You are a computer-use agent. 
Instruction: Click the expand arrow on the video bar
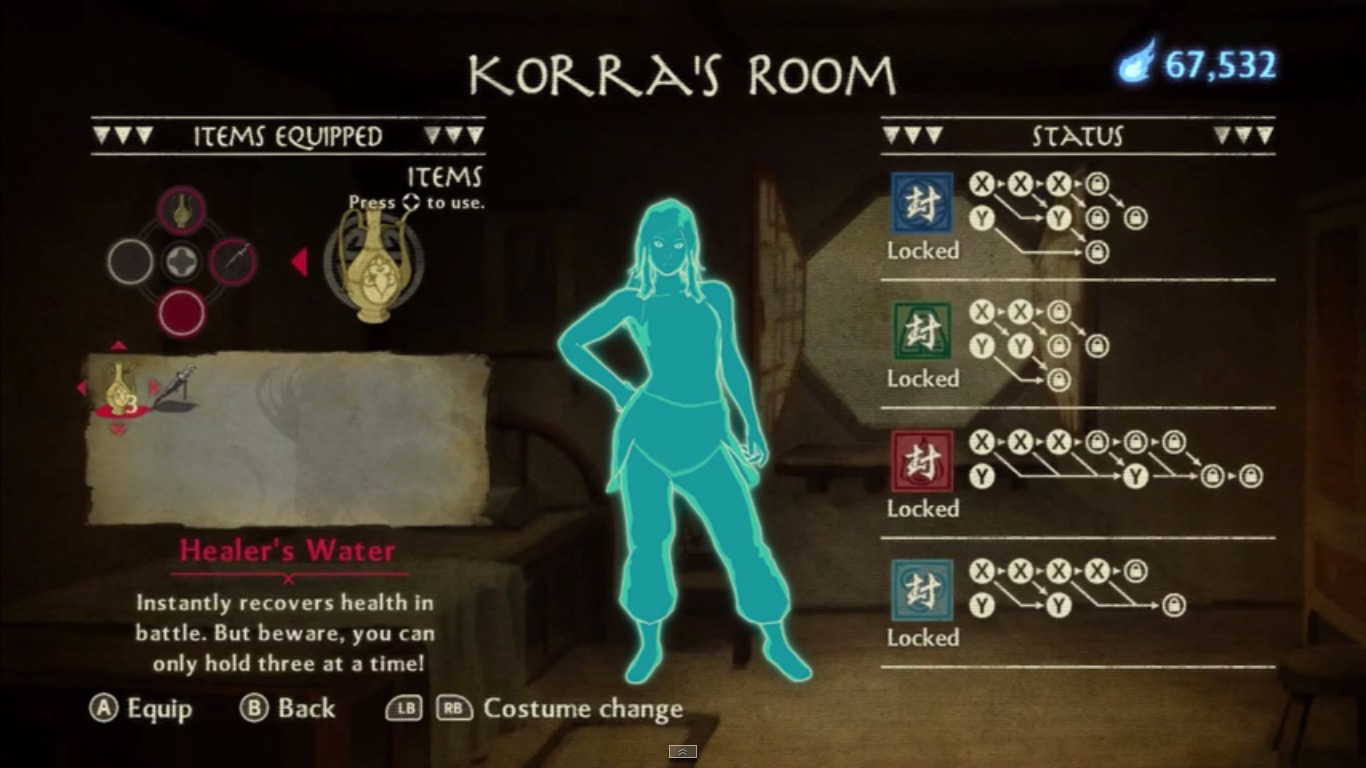click(x=683, y=752)
